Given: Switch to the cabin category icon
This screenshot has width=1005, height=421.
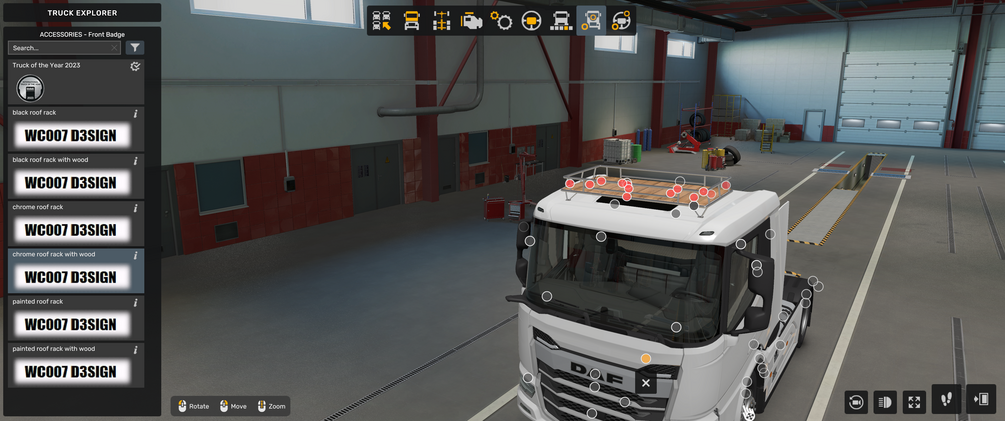Looking at the screenshot, I should (x=412, y=21).
